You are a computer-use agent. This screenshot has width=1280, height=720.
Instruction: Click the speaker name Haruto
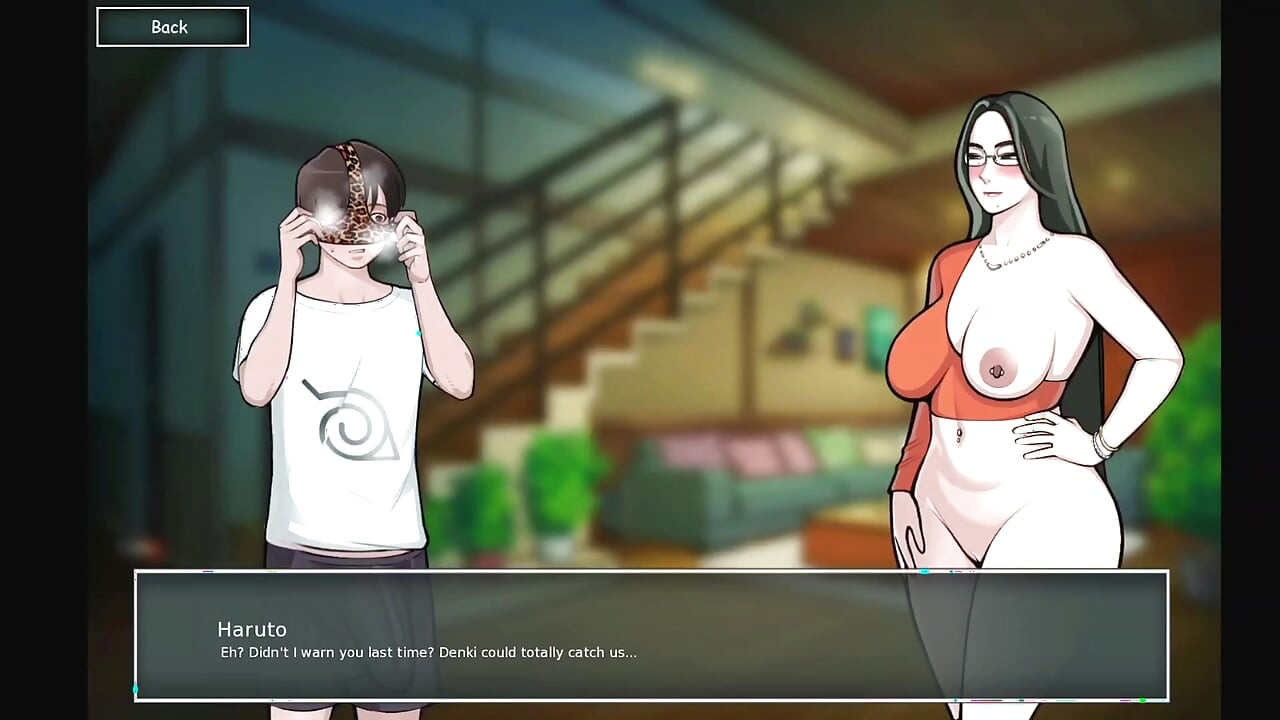[252, 630]
